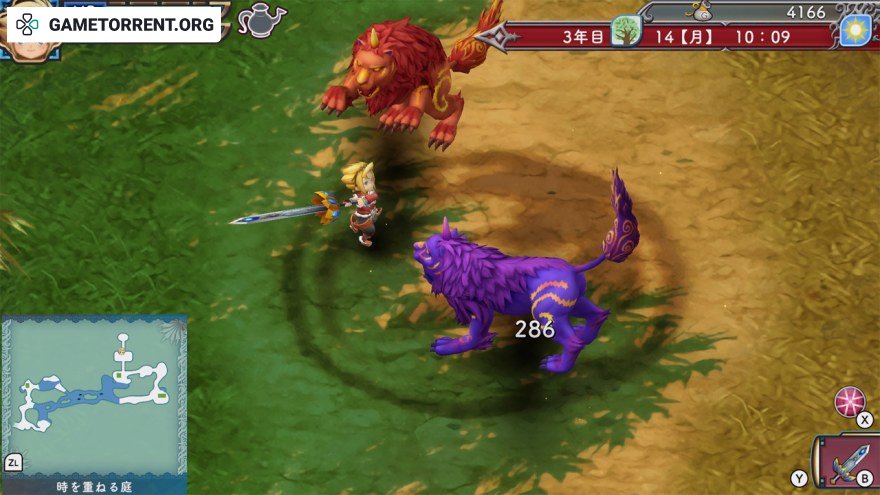The width and height of the screenshot is (880, 495).
Task: Click the teapot icon
Action: click(x=261, y=20)
